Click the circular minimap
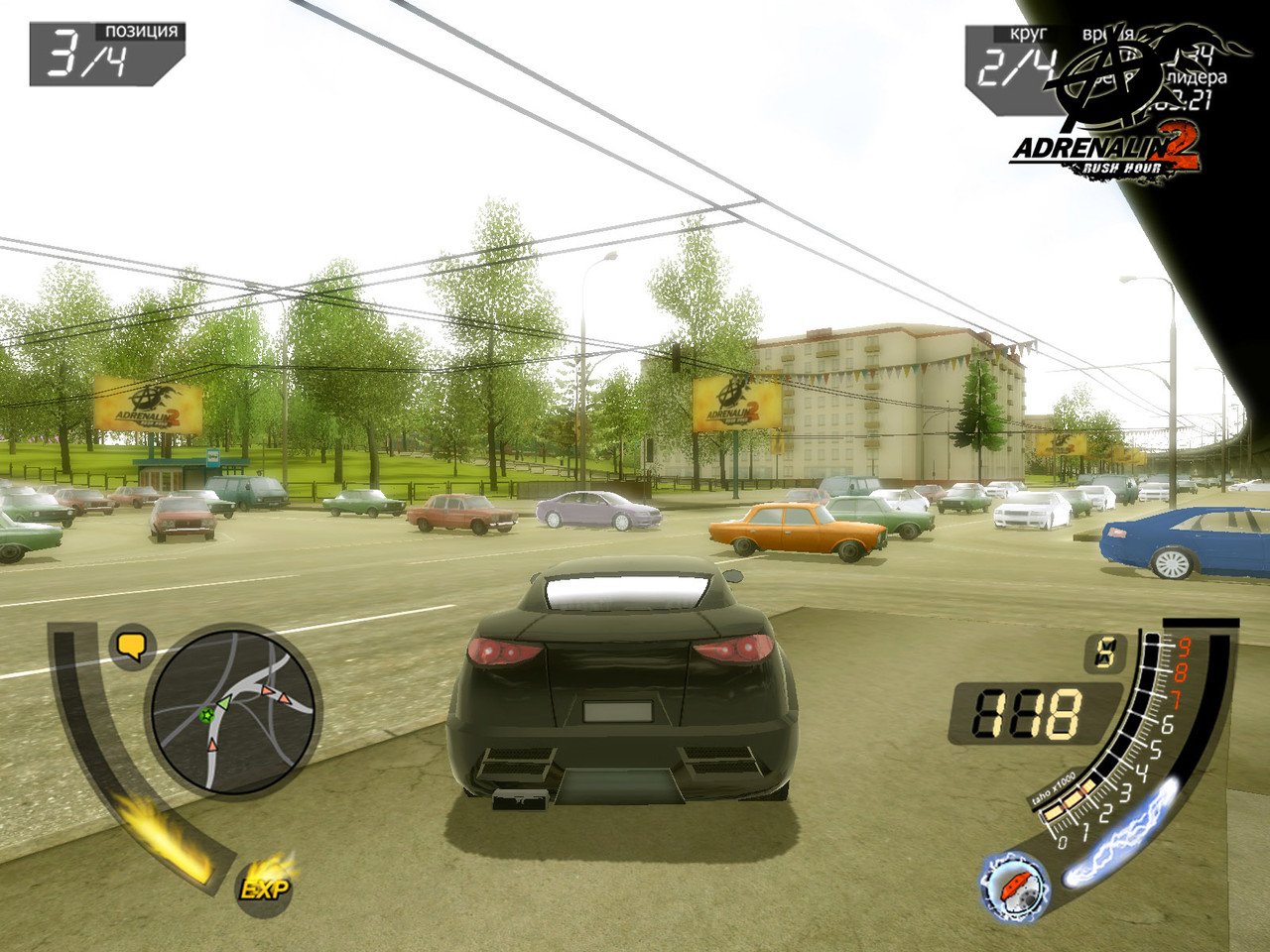This screenshot has height=952, width=1270. click(x=233, y=710)
